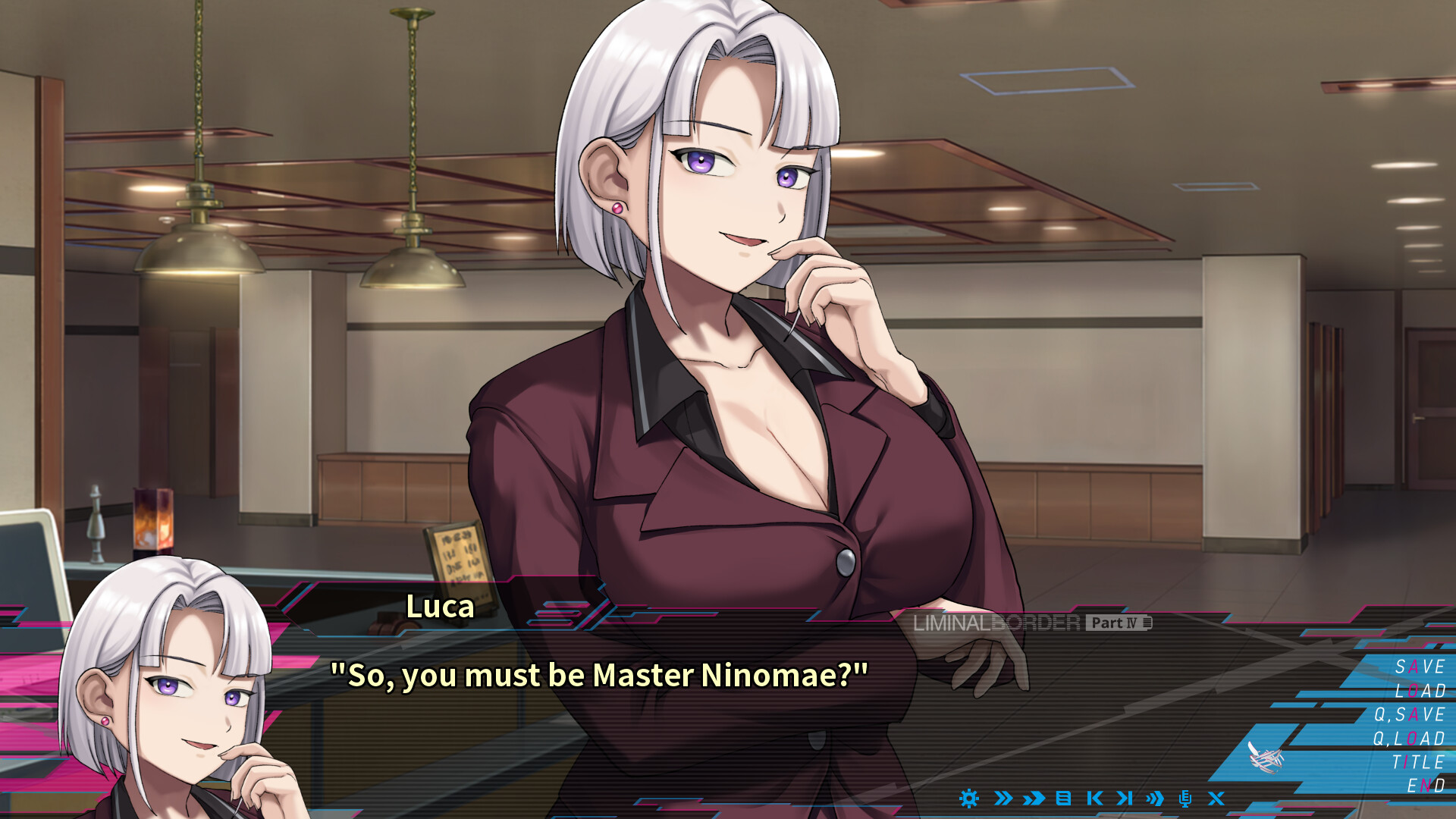1456x819 pixels.
Task: Open the message backlog icon
Action: pyautogui.click(x=1062, y=799)
